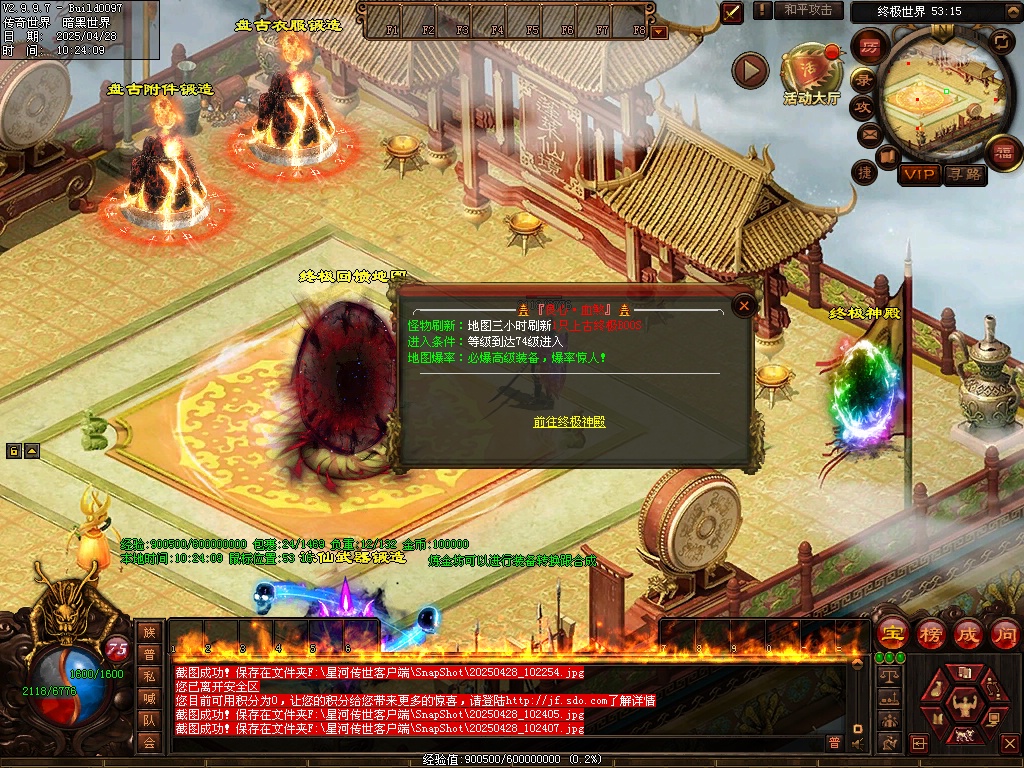Viewport: 1024px width, 768px height.
Task: Click the sword icon button
Action: tap(733, 11)
